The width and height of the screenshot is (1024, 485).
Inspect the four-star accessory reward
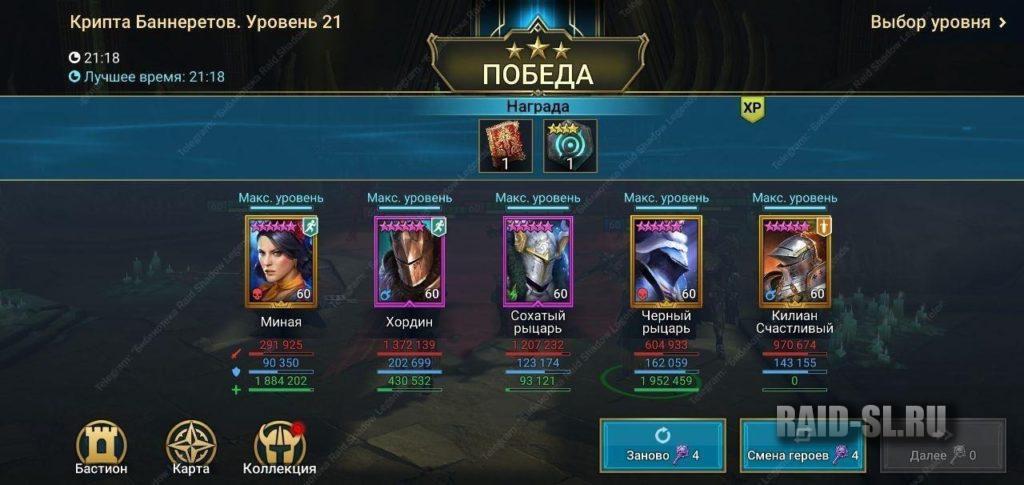tap(570, 146)
